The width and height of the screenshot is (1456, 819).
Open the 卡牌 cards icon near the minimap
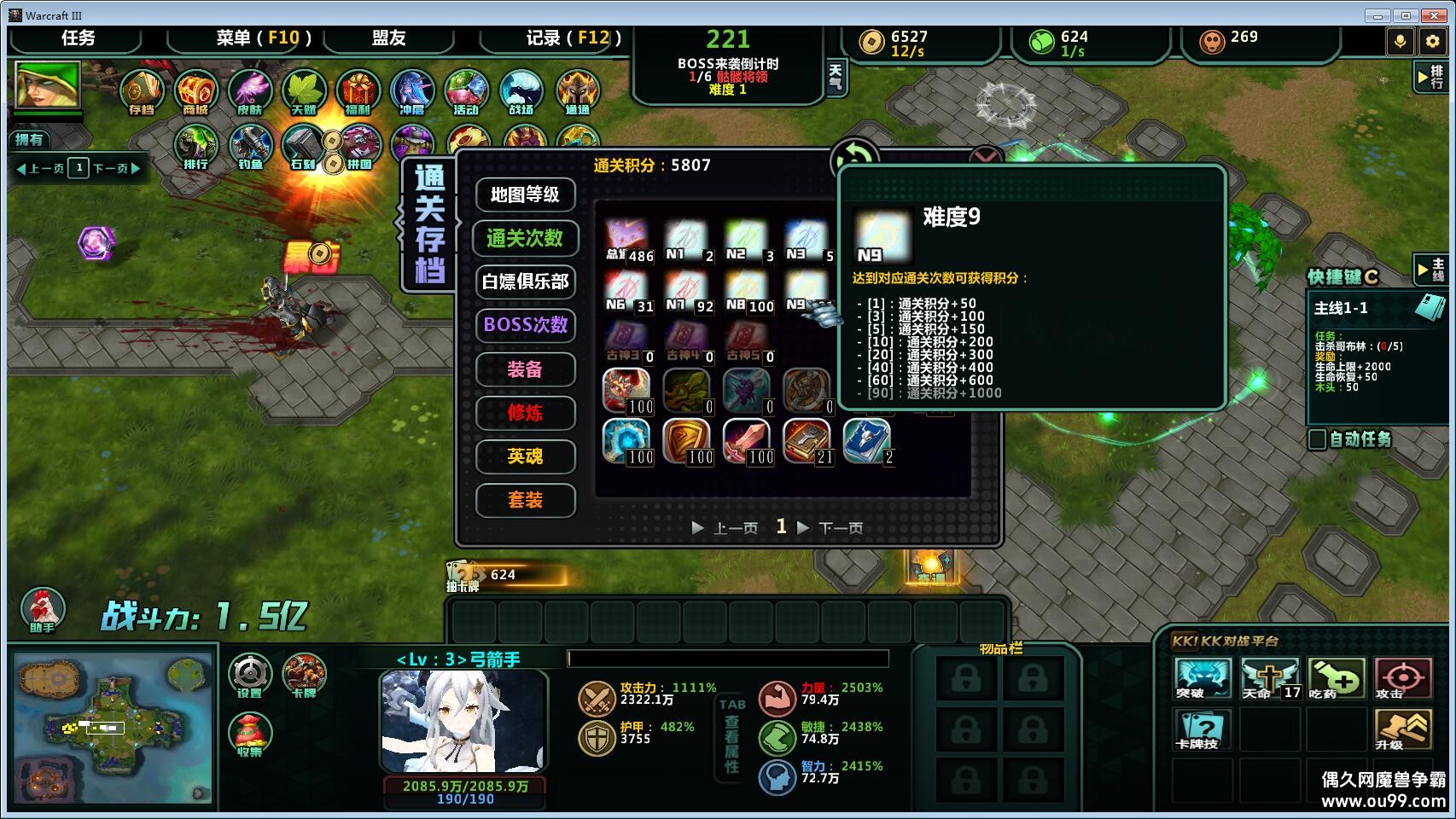coord(307,674)
